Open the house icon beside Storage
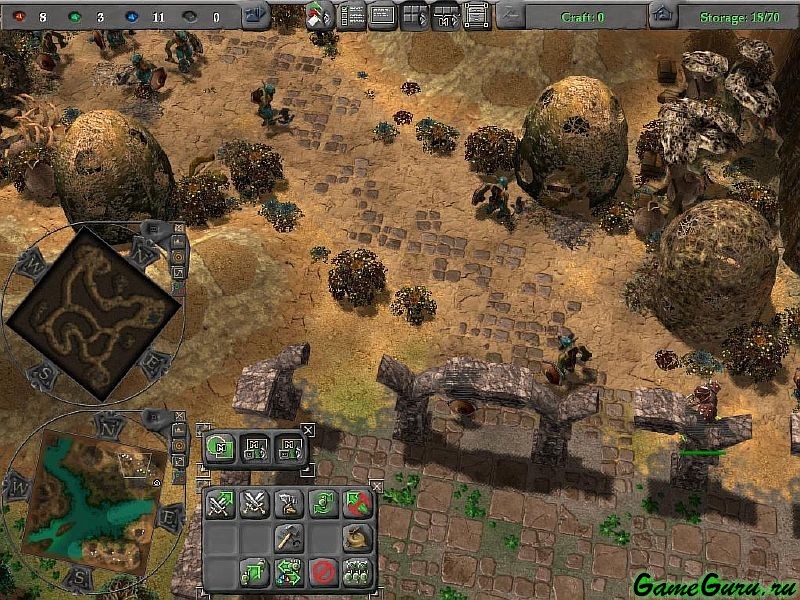 point(663,15)
